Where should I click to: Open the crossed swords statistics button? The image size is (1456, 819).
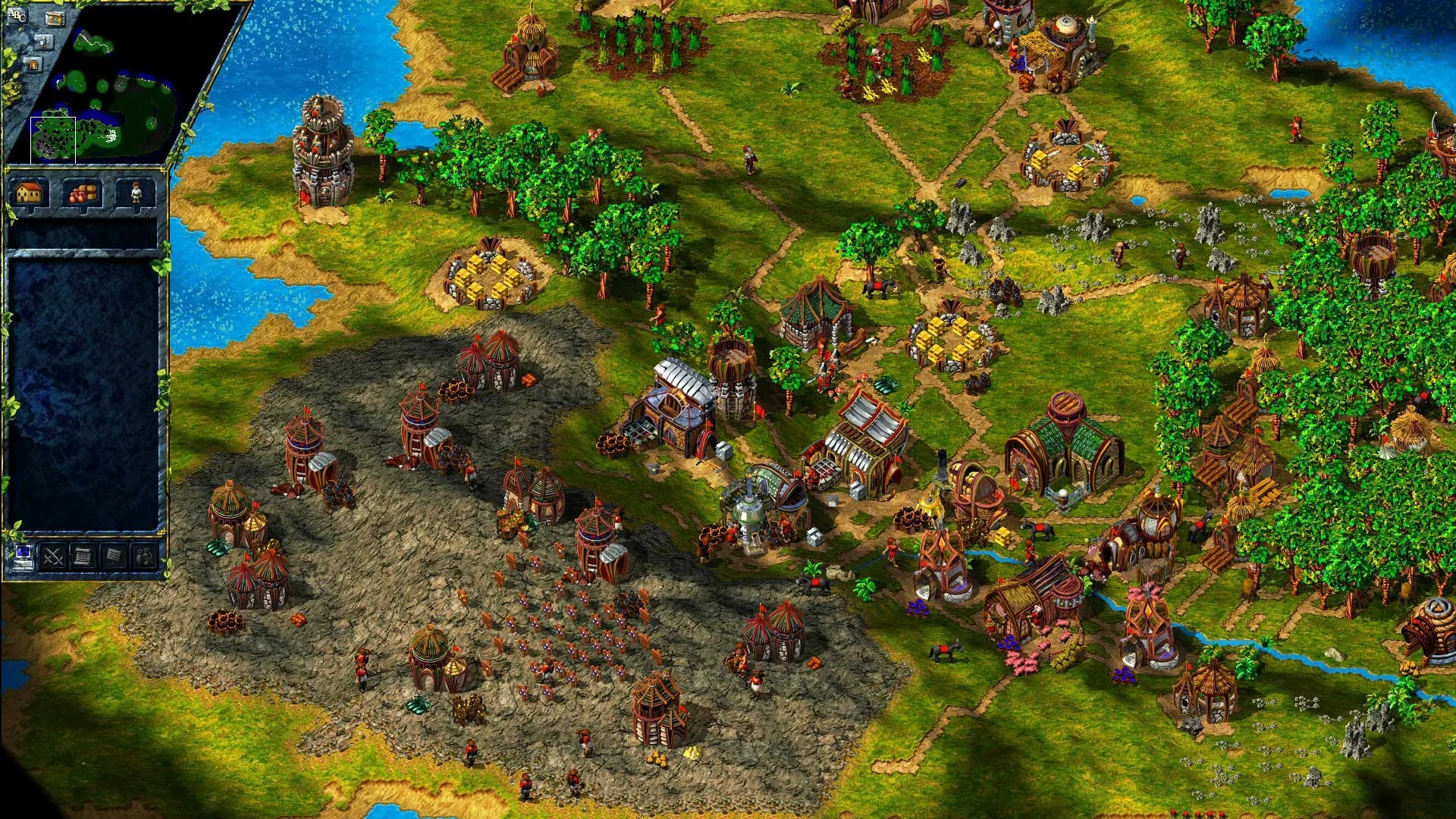click(x=53, y=557)
